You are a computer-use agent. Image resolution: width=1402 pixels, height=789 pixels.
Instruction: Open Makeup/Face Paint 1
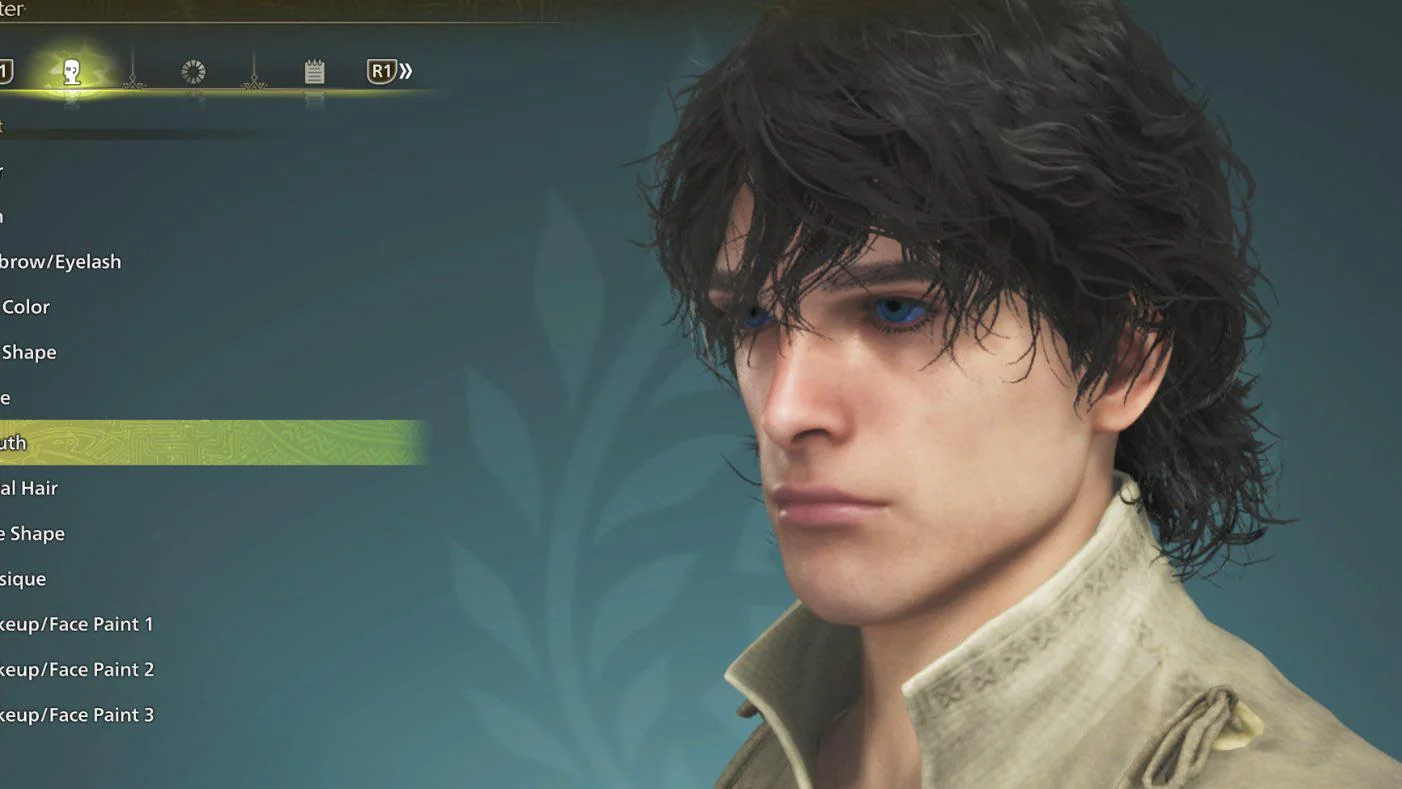(x=77, y=624)
